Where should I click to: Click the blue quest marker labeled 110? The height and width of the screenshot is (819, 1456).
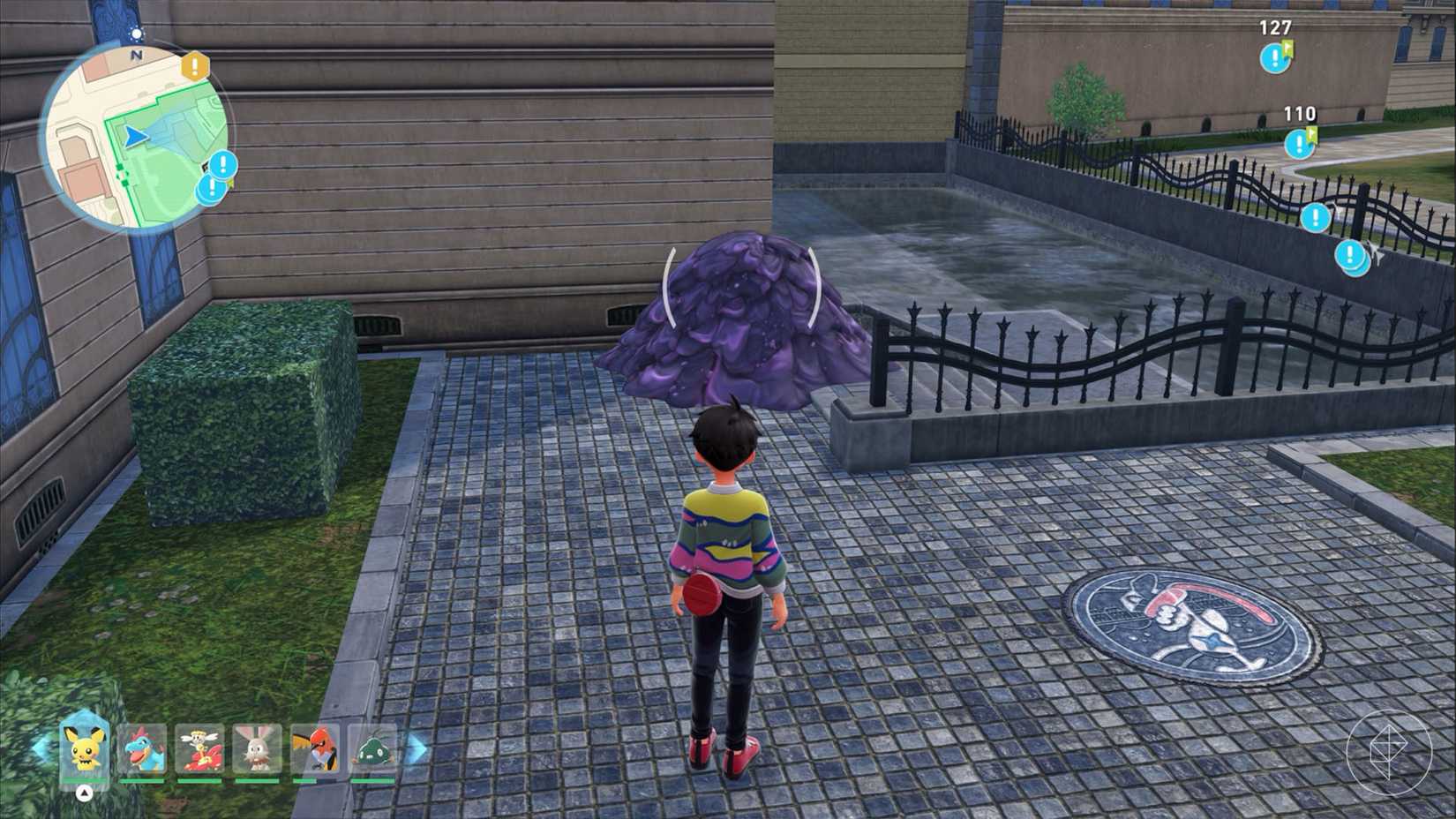[1299, 143]
